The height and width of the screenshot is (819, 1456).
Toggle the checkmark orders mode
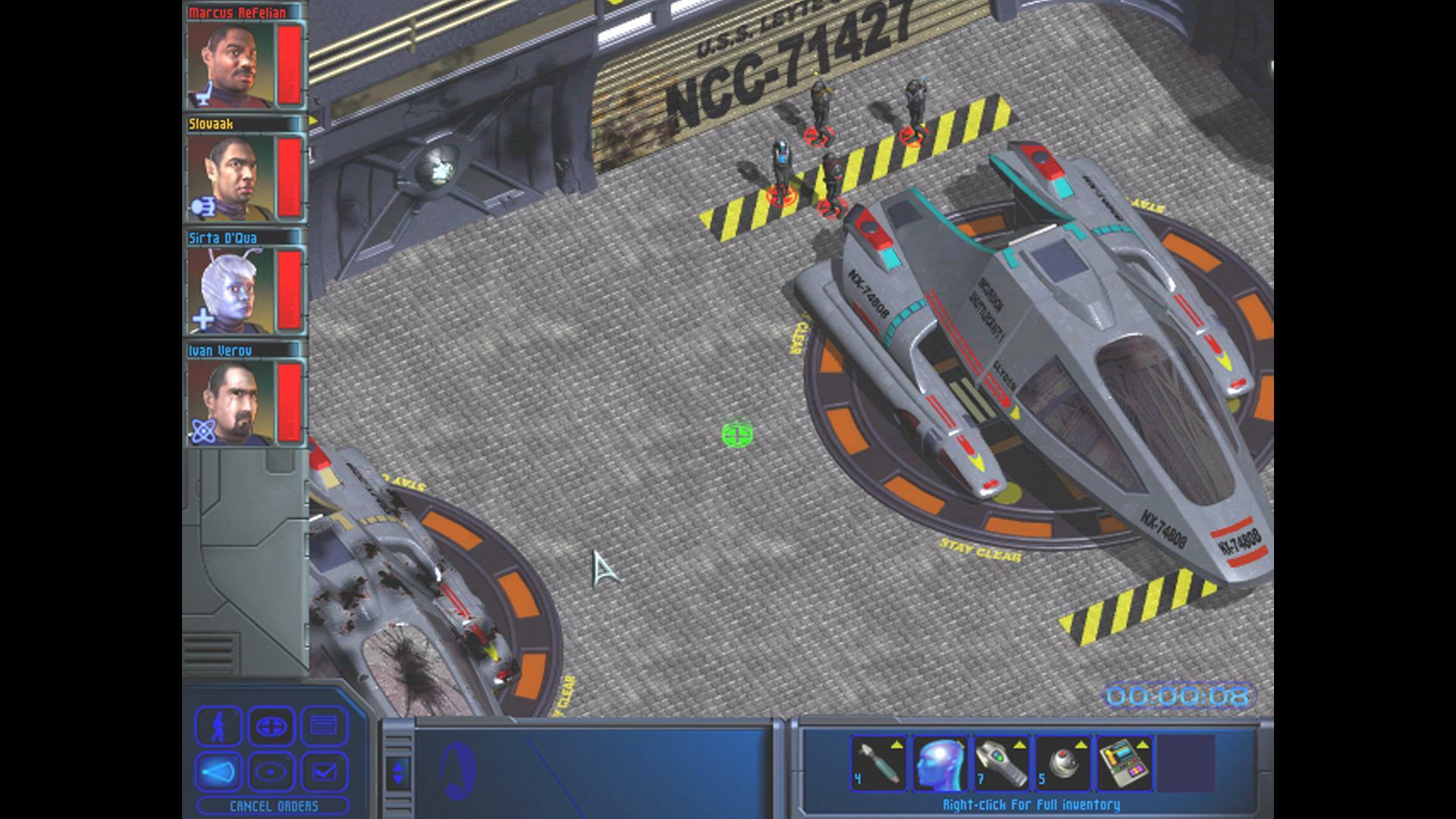(325, 770)
